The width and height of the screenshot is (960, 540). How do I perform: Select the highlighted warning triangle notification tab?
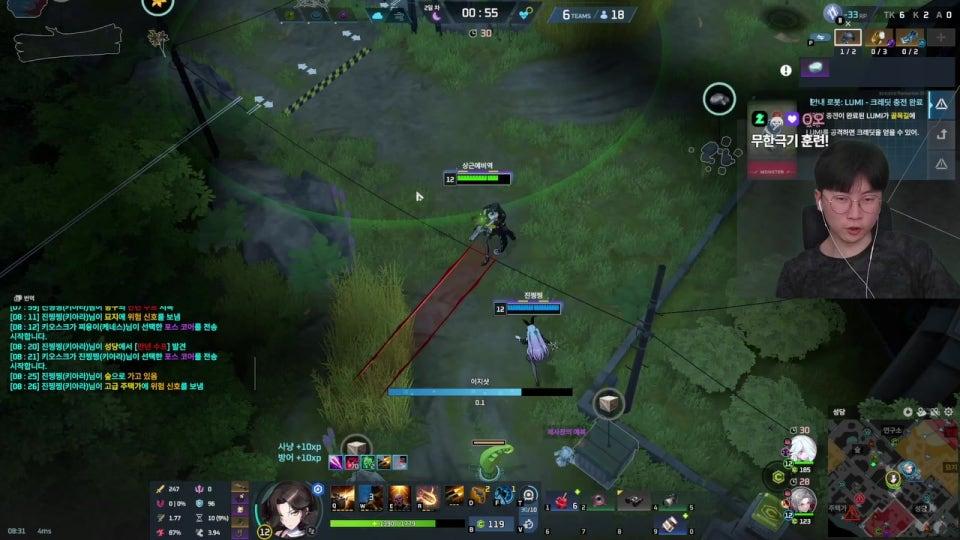pyautogui.click(x=941, y=104)
